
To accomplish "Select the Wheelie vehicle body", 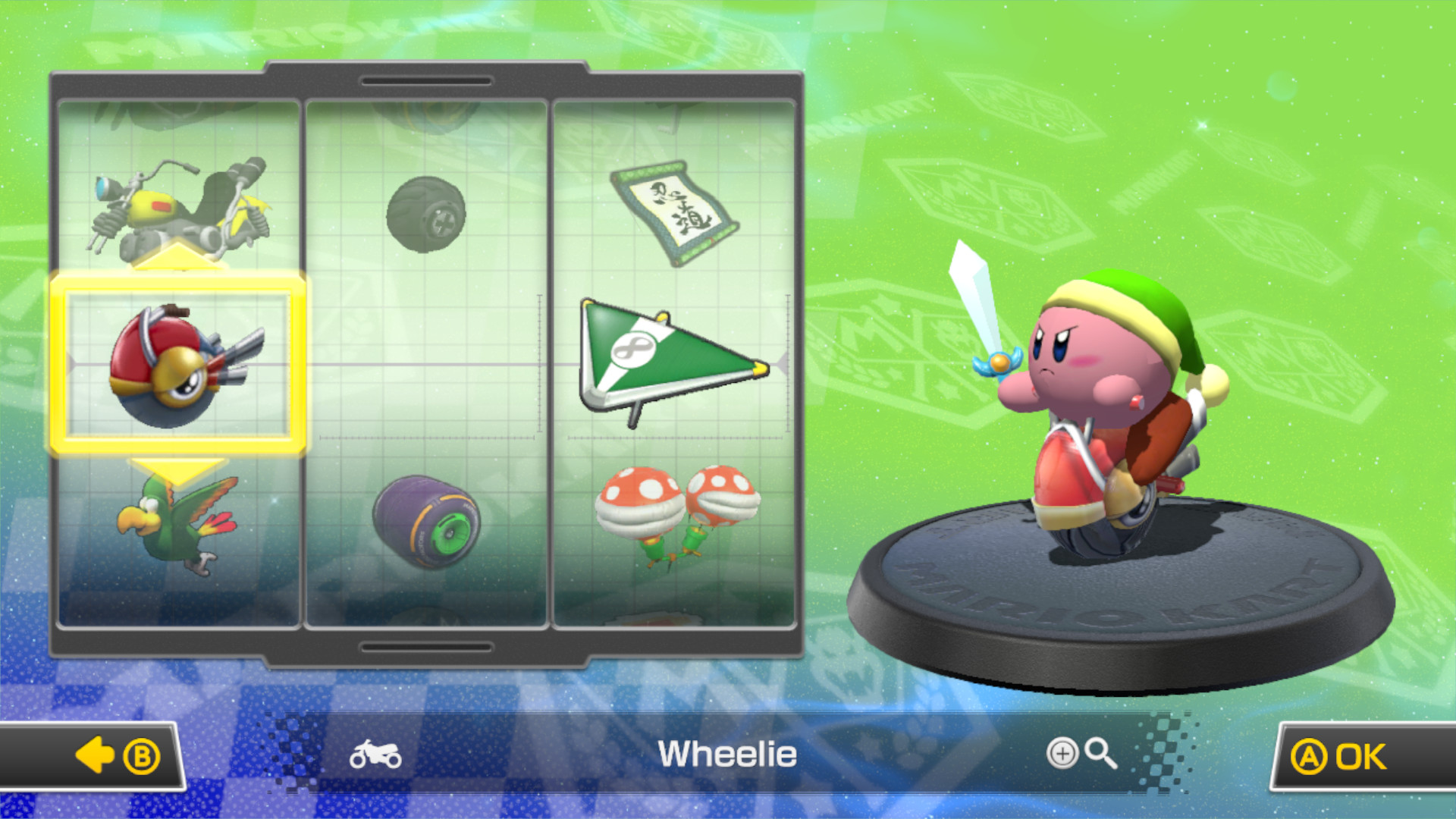I will 182,364.
